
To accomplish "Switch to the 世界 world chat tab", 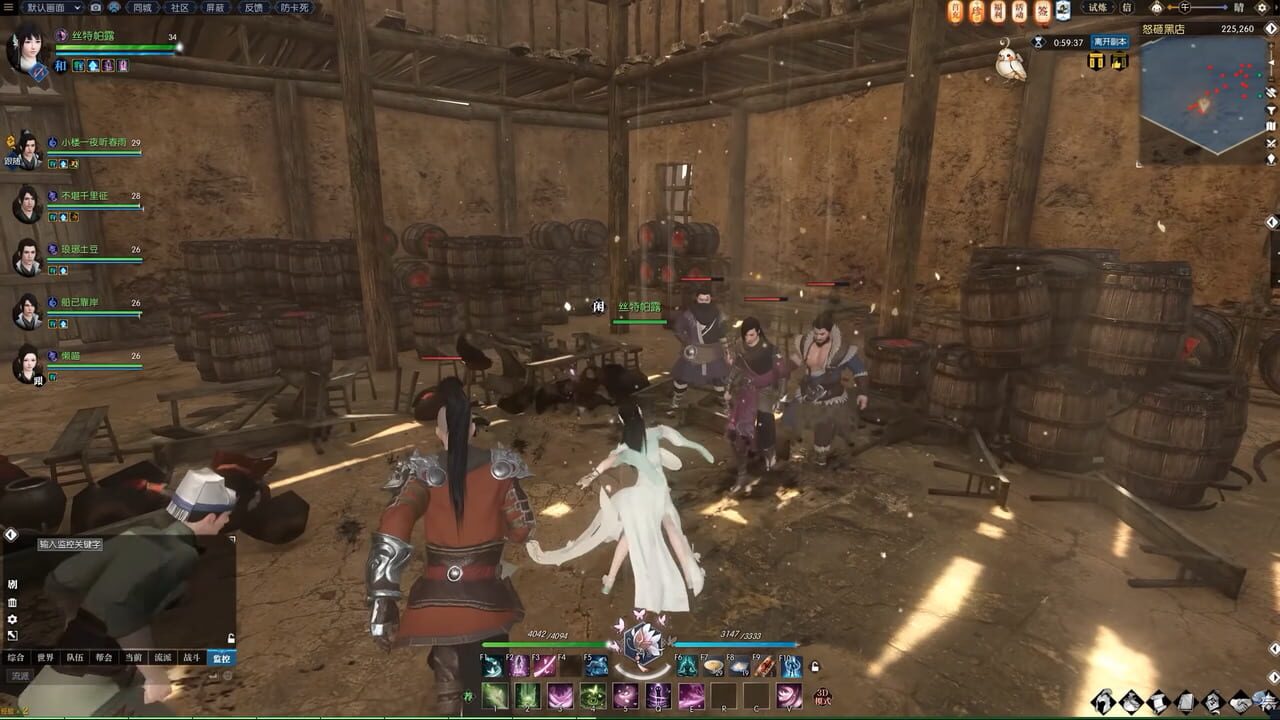I will tap(46, 658).
